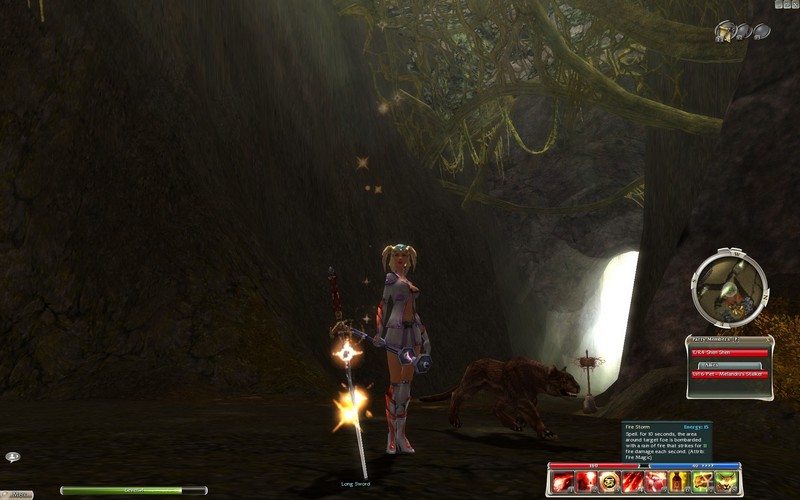Use the second red flame skill
The image size is (800, 500).
point(584,483)
